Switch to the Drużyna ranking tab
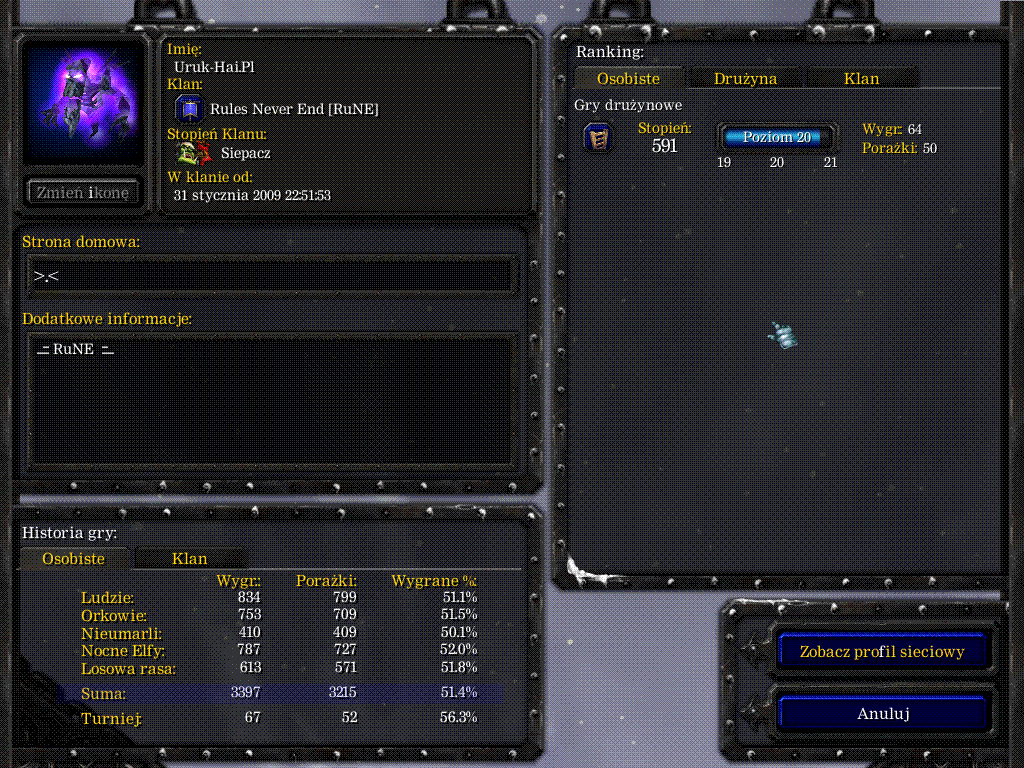Image resolution: width=1024 pixels, height=768 pixels. tap(745, 78)
